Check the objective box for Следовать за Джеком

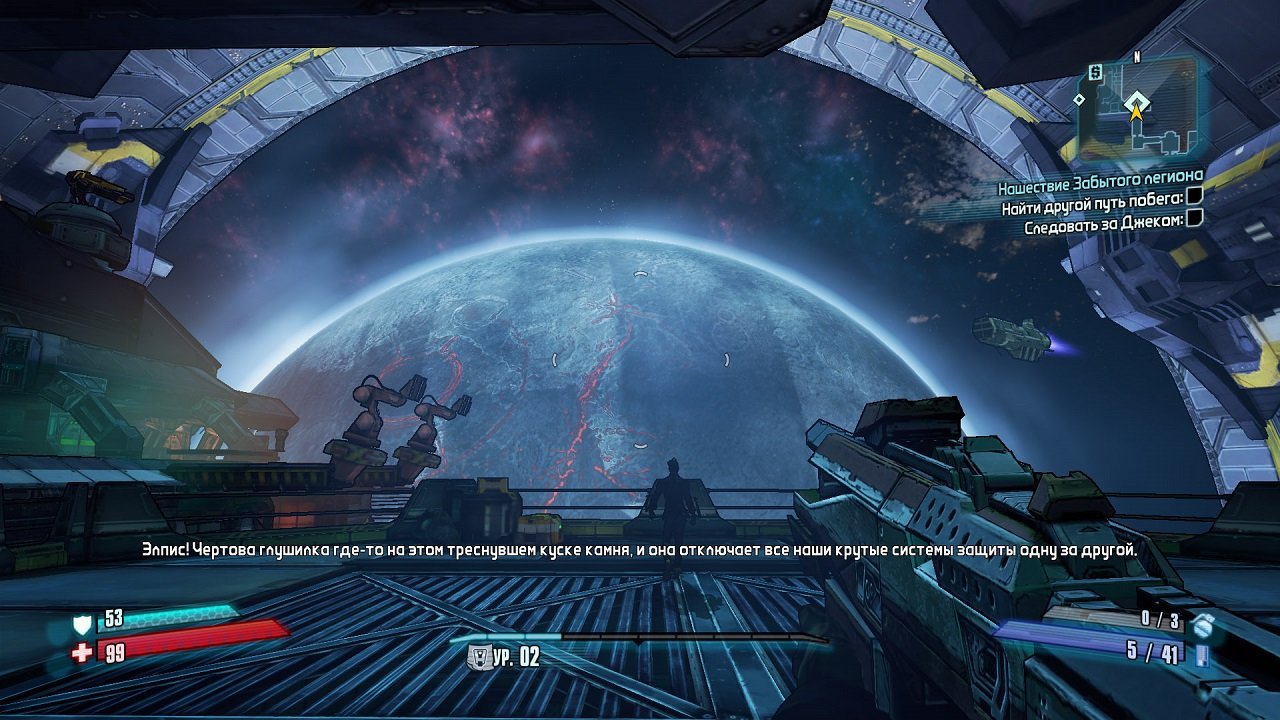pyautogui.click(x=1194, y=219)
